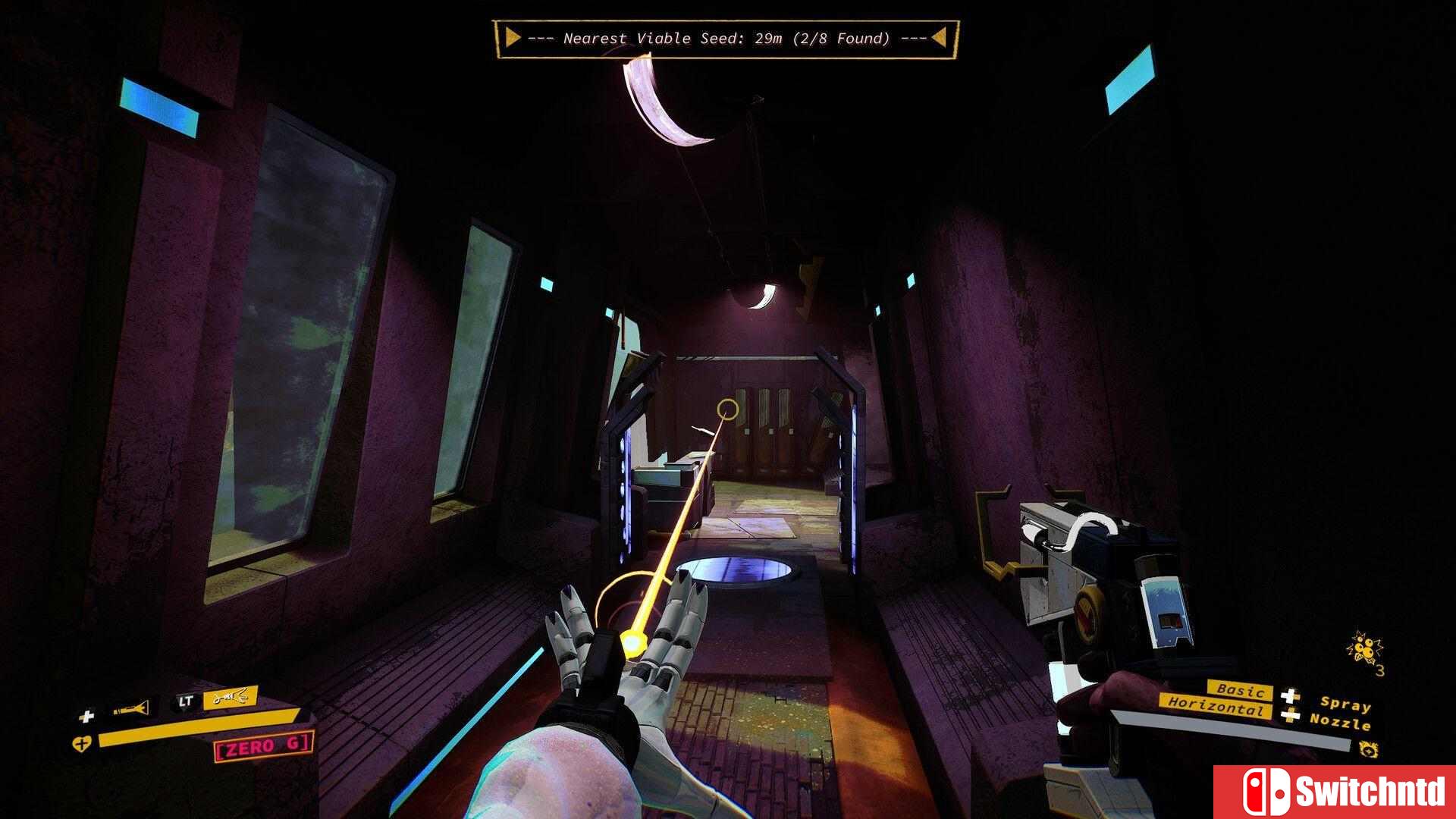Open the Switchntd watermark logo
The height and width of the screenshot is (819, 1456).
(1335, 792)
